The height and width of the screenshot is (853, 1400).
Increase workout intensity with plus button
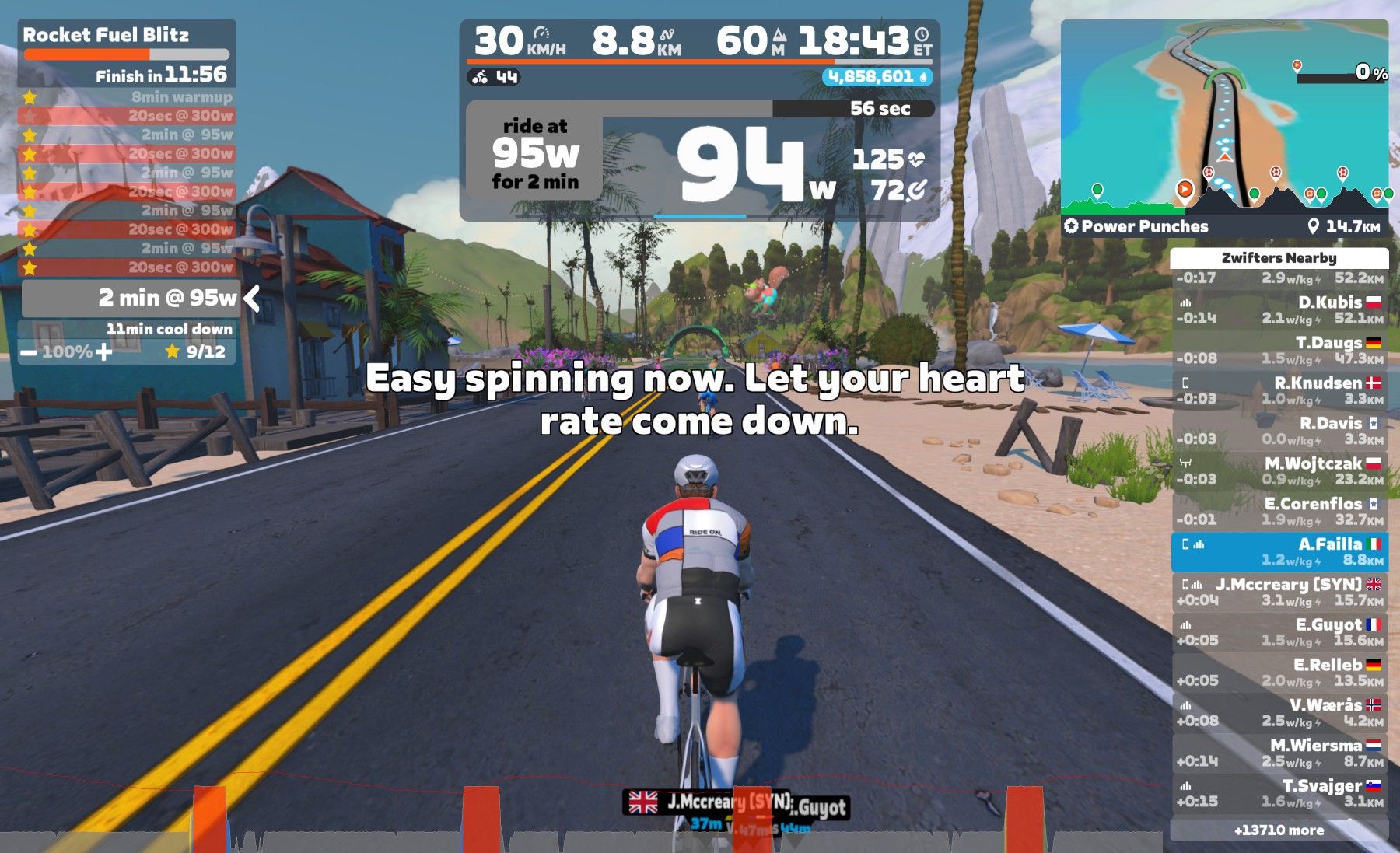[x=103, y=352]
